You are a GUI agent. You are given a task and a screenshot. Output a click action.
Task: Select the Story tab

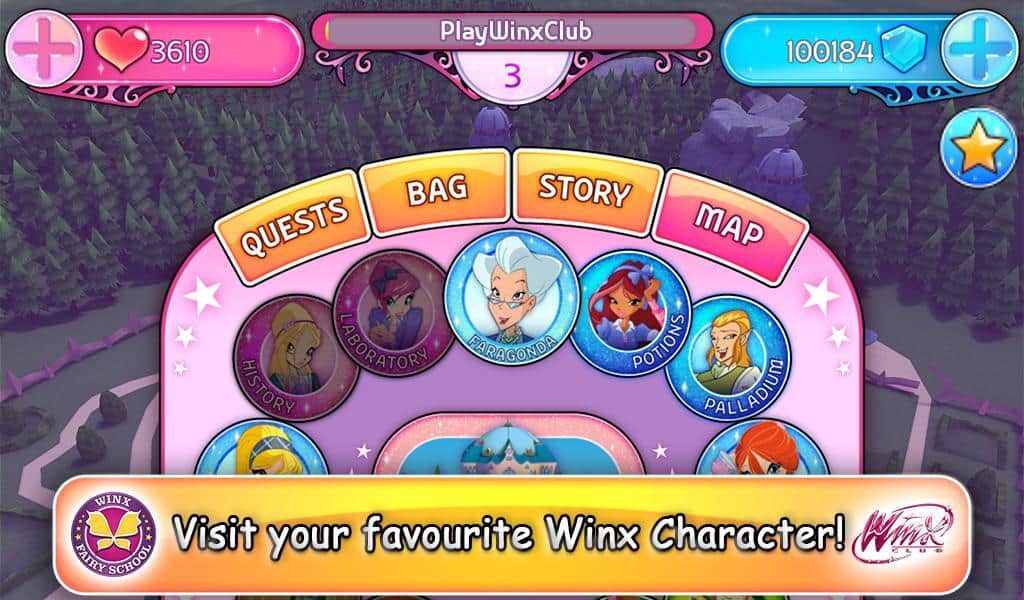586,189
